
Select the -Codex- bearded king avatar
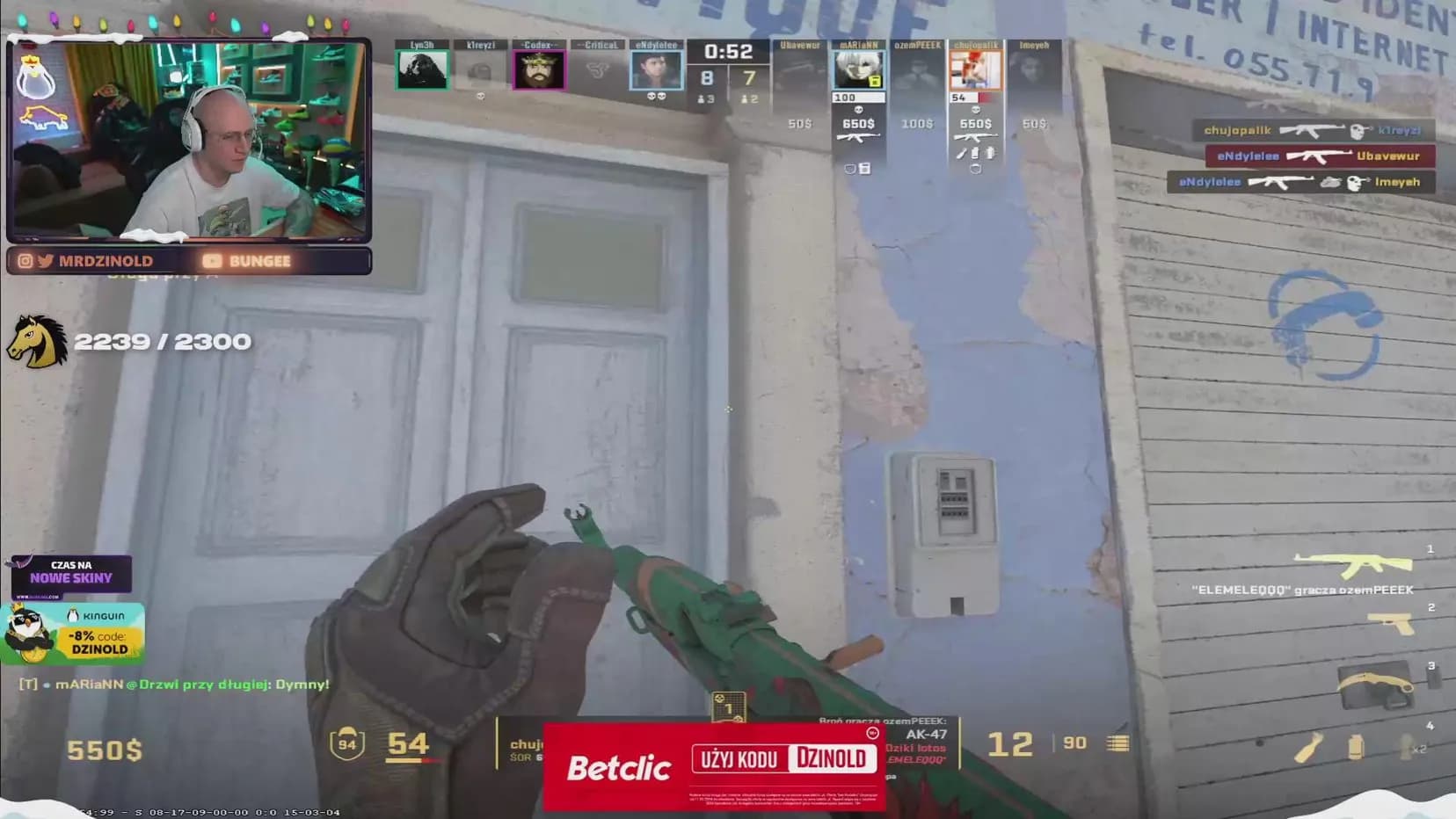point(539,69)
